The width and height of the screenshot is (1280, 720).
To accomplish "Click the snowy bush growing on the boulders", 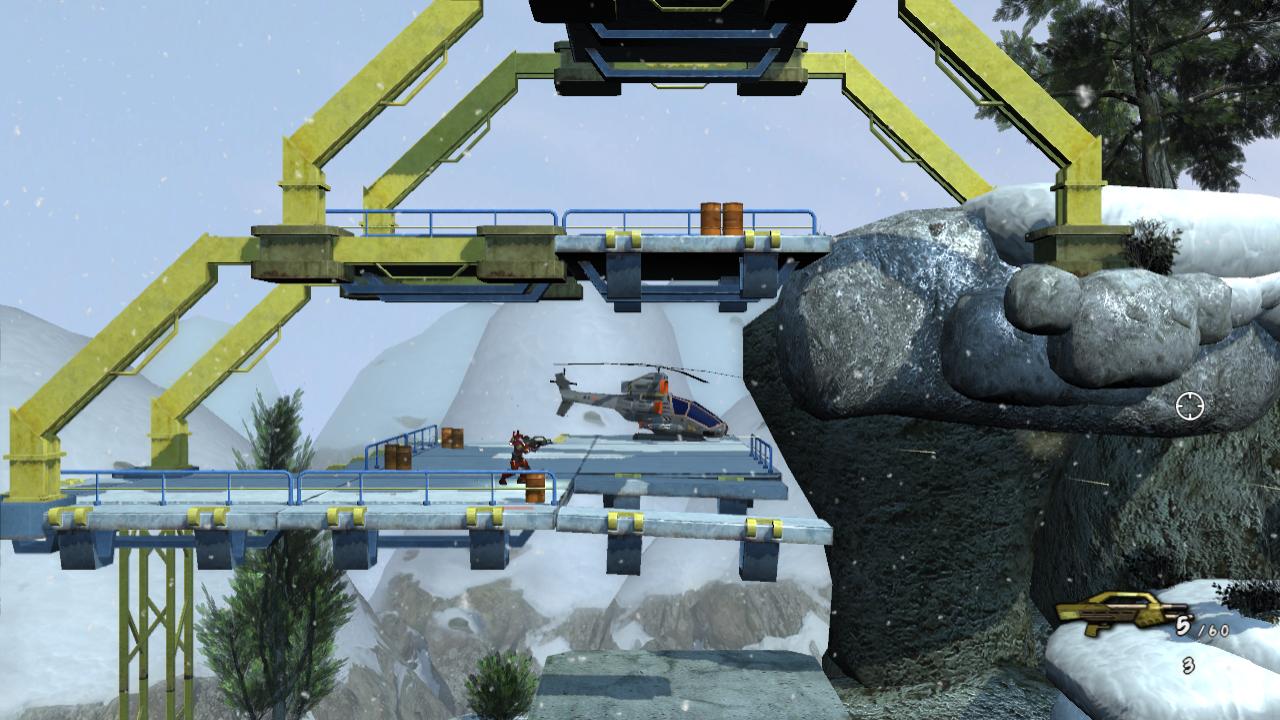I will pos(1152,242).
